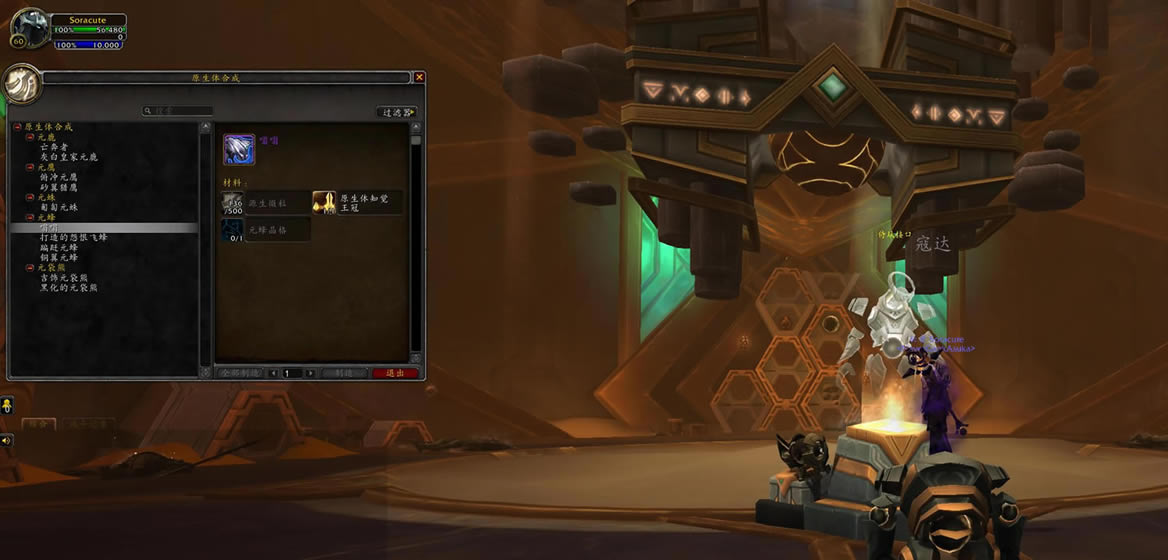Image resolution: width=1168 pixels, height=560 pixels.
Task: Click the 原生体知觉王冠 reagent icon
Action: click(324, 202)
